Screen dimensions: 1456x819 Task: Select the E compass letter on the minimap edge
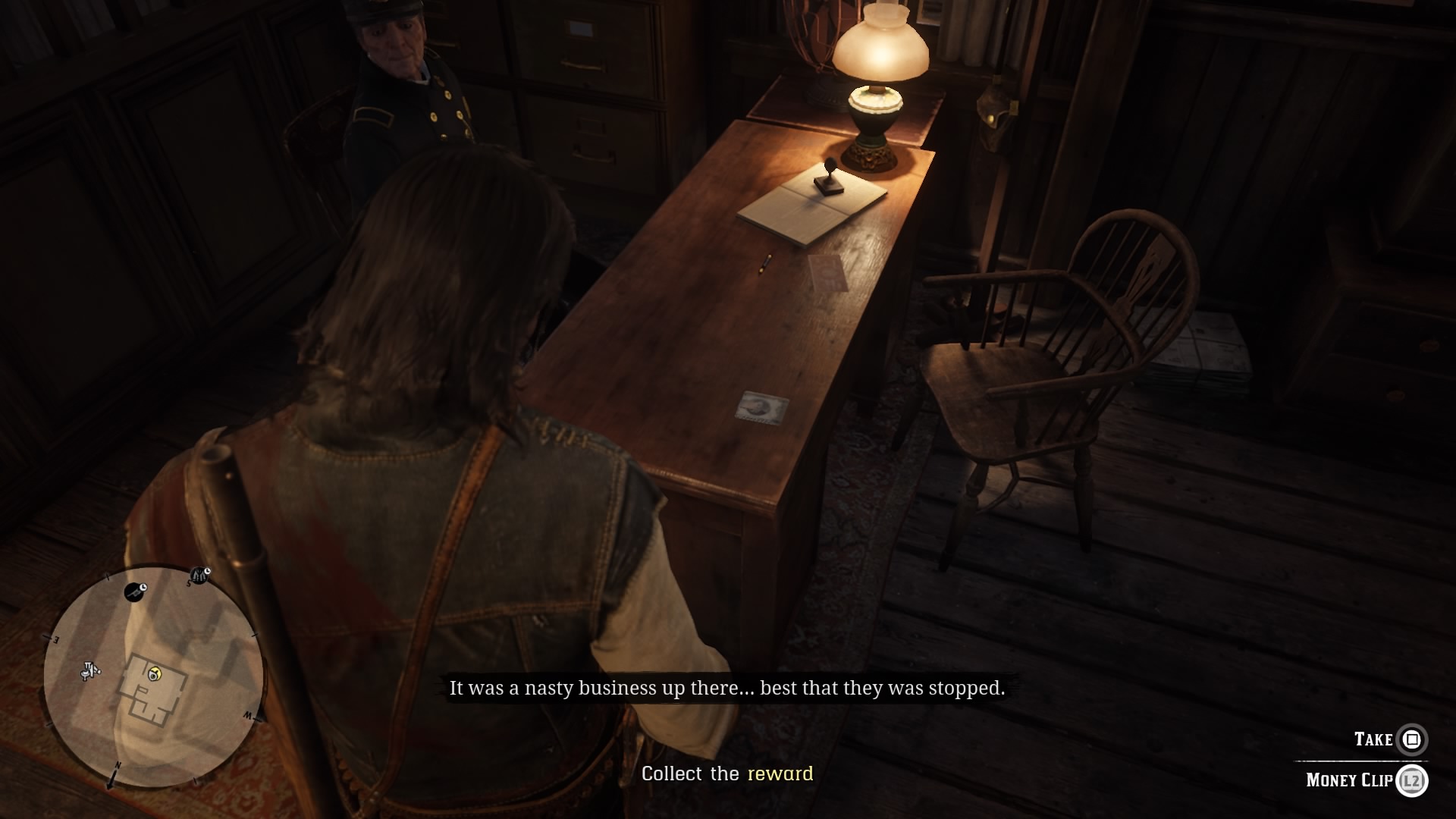[x=58, y=639]
